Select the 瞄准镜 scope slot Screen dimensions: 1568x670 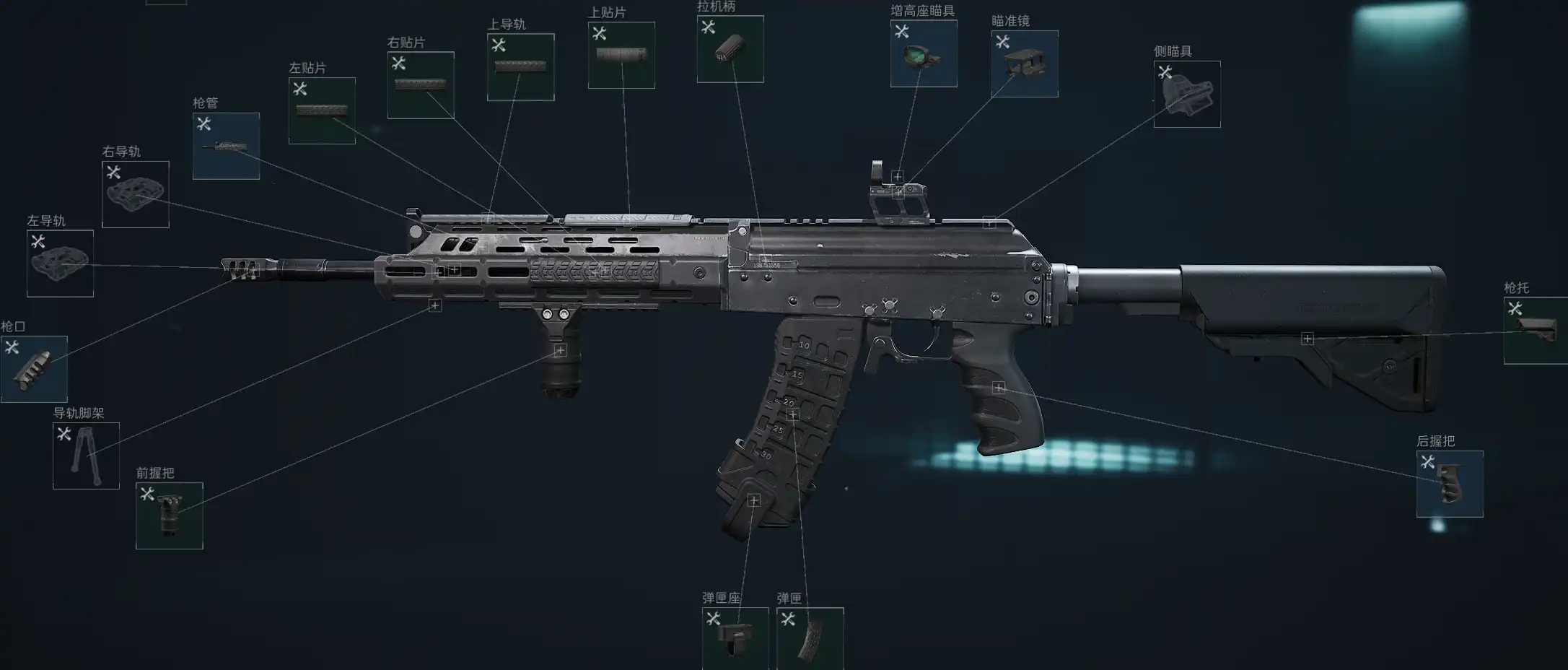click(1025, 64)
